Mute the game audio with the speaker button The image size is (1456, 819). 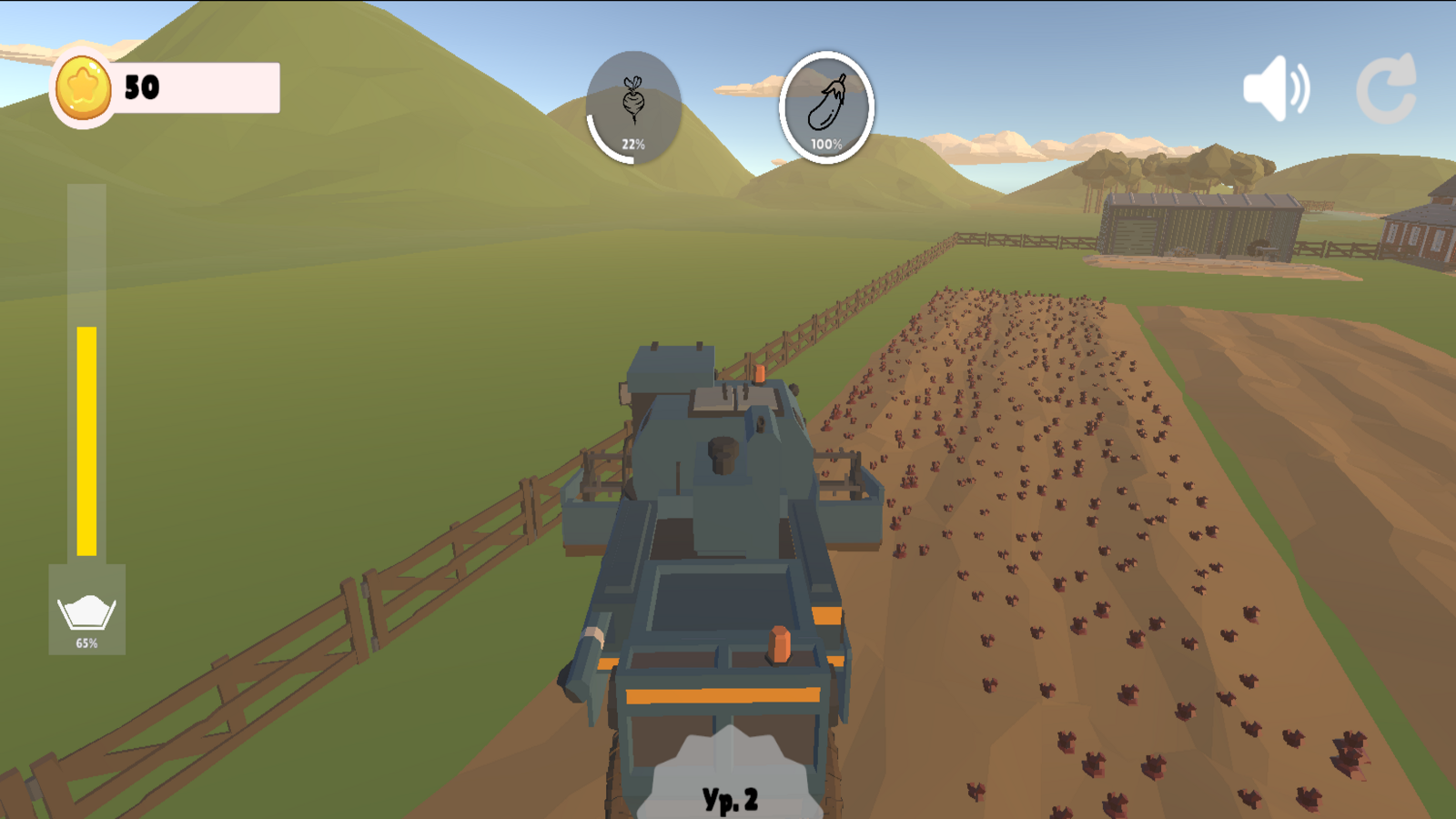point(1278,87)
